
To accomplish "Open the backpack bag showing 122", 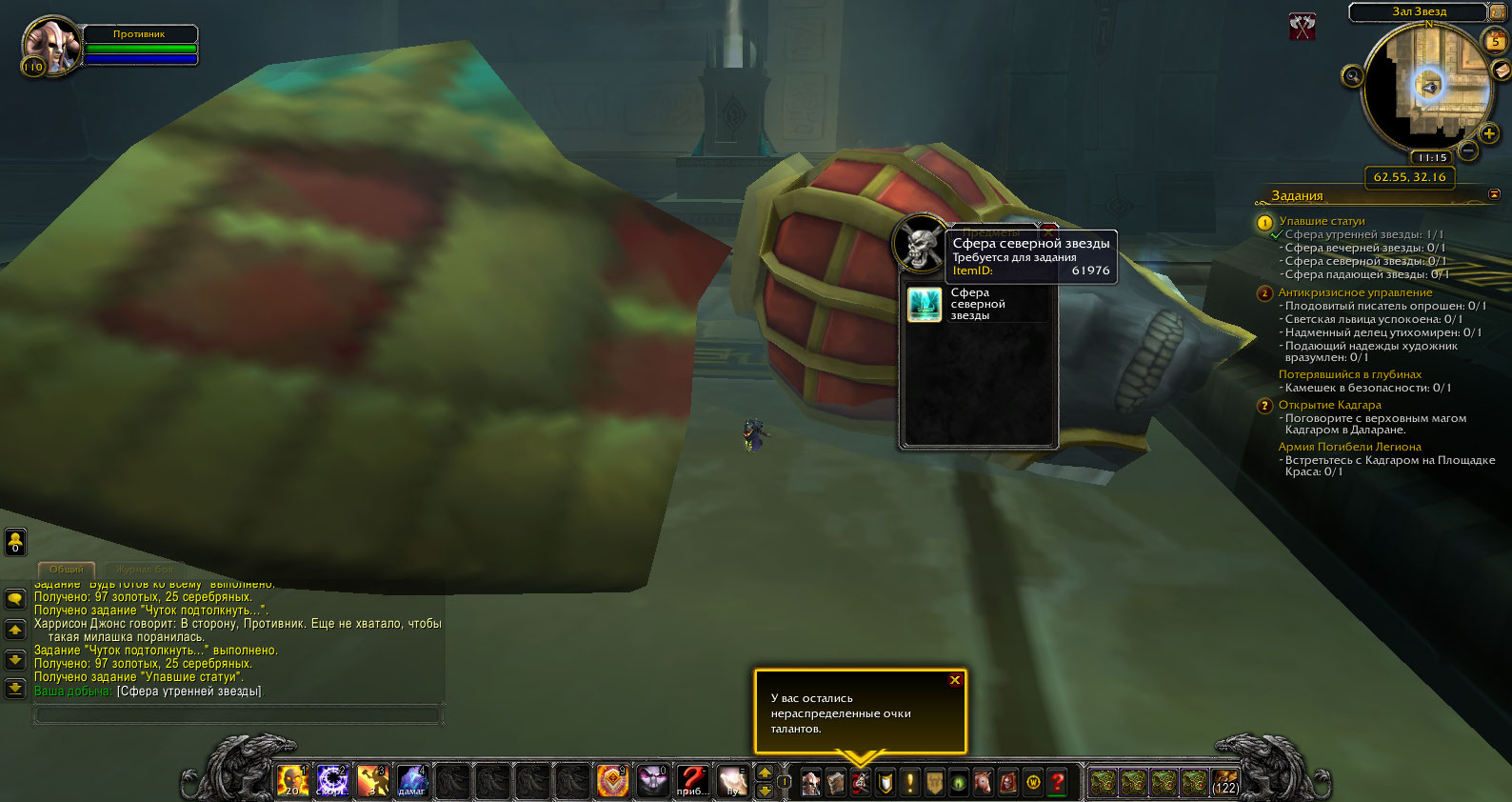I will tap(1224, 783).
